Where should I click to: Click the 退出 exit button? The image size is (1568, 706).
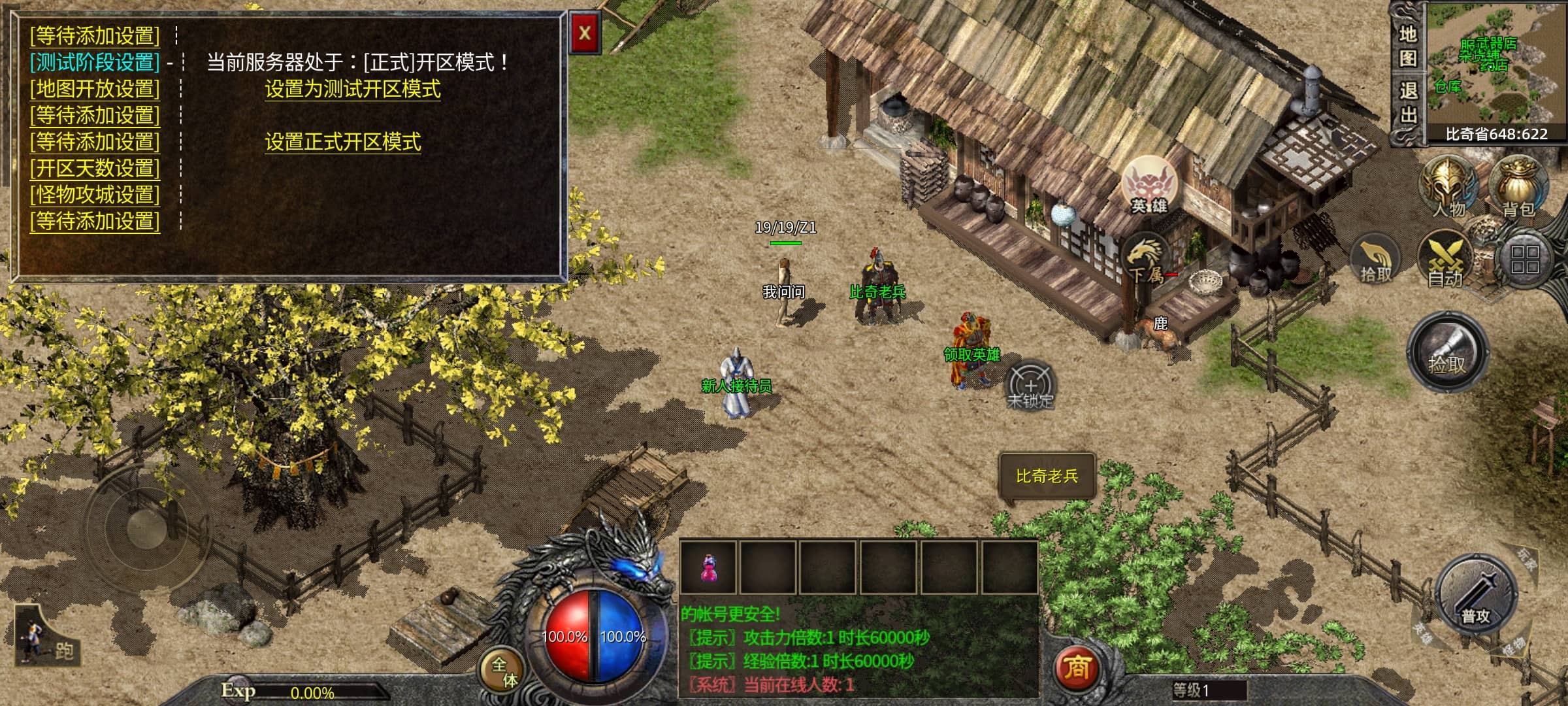pyautogui.click(x=1407, y=103)
